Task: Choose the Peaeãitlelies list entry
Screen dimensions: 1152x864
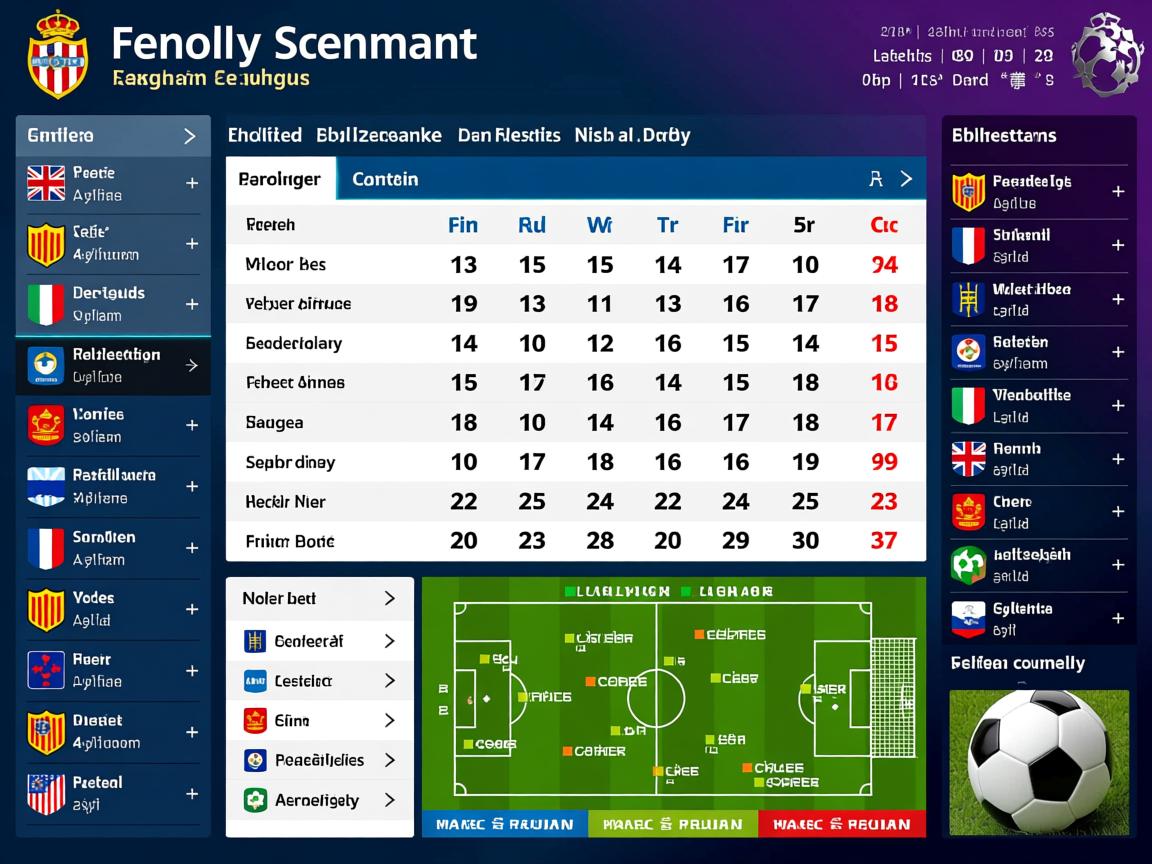Action: [x=319, y=760]
